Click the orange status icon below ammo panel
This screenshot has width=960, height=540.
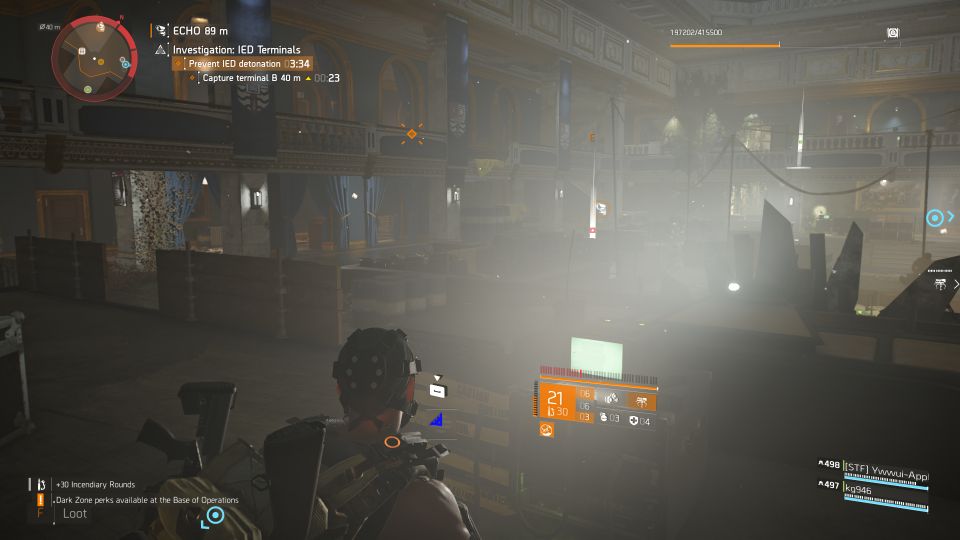(x=546, y=429)
